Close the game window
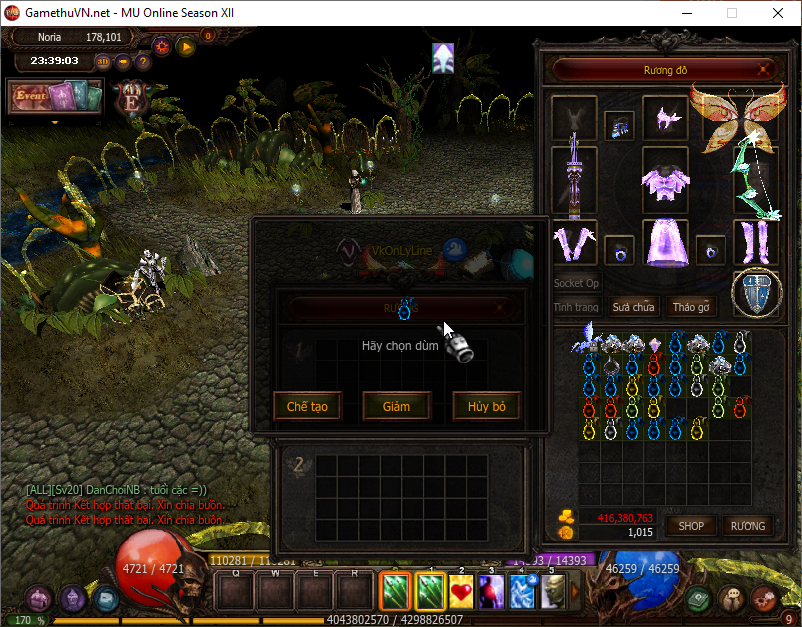 (777, 13)
